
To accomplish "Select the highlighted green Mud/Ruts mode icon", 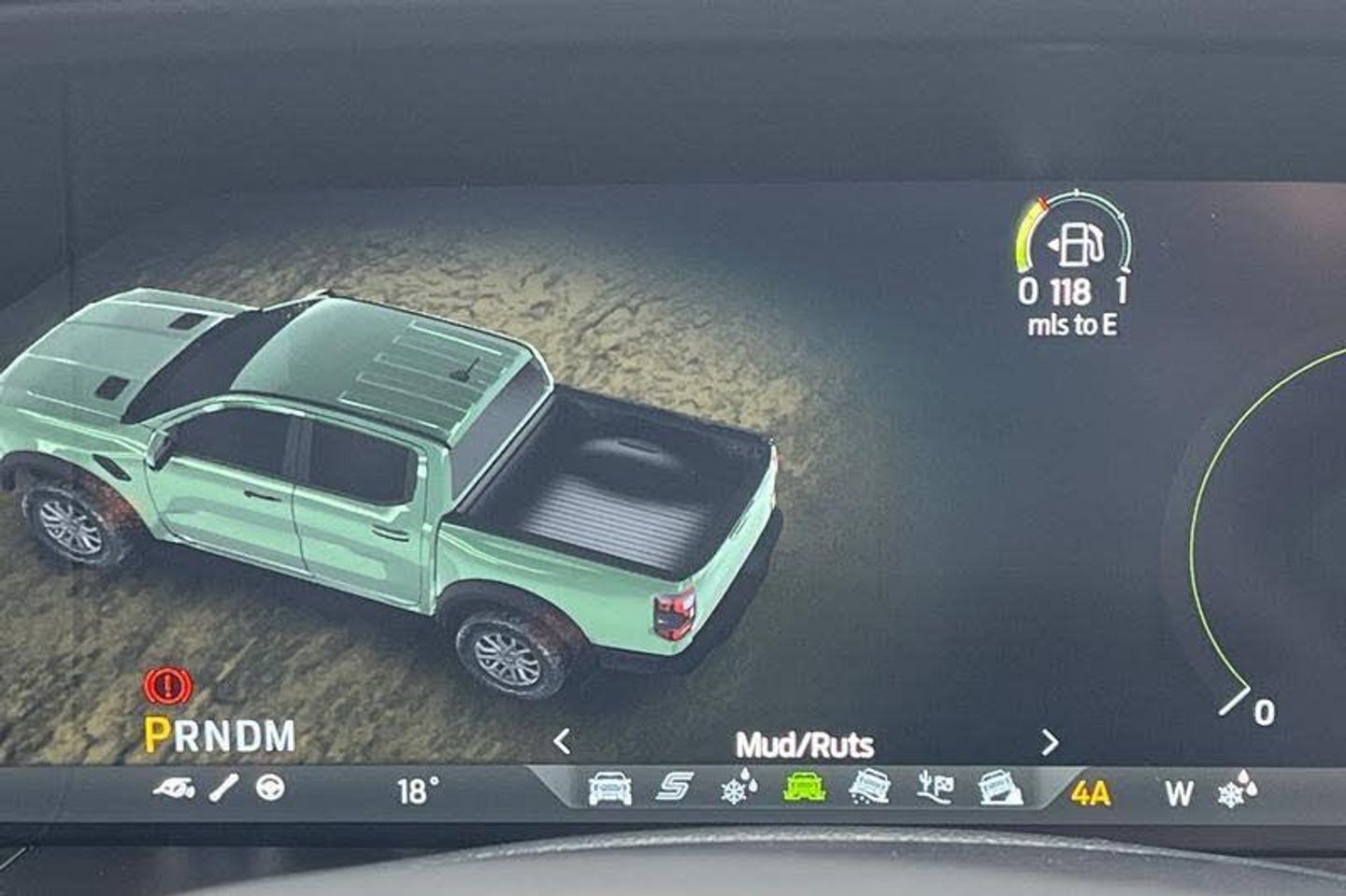I will click(804, 789).
